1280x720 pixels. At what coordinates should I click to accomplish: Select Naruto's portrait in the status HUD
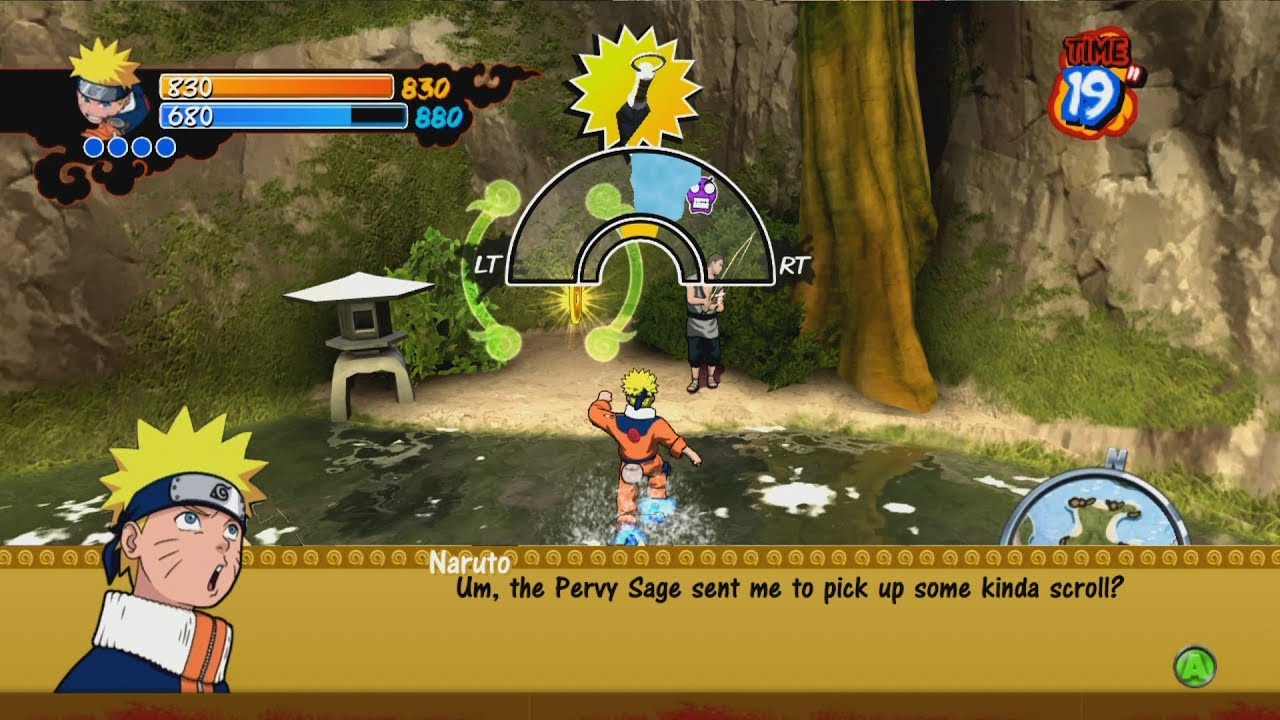(x=108, y=88)
